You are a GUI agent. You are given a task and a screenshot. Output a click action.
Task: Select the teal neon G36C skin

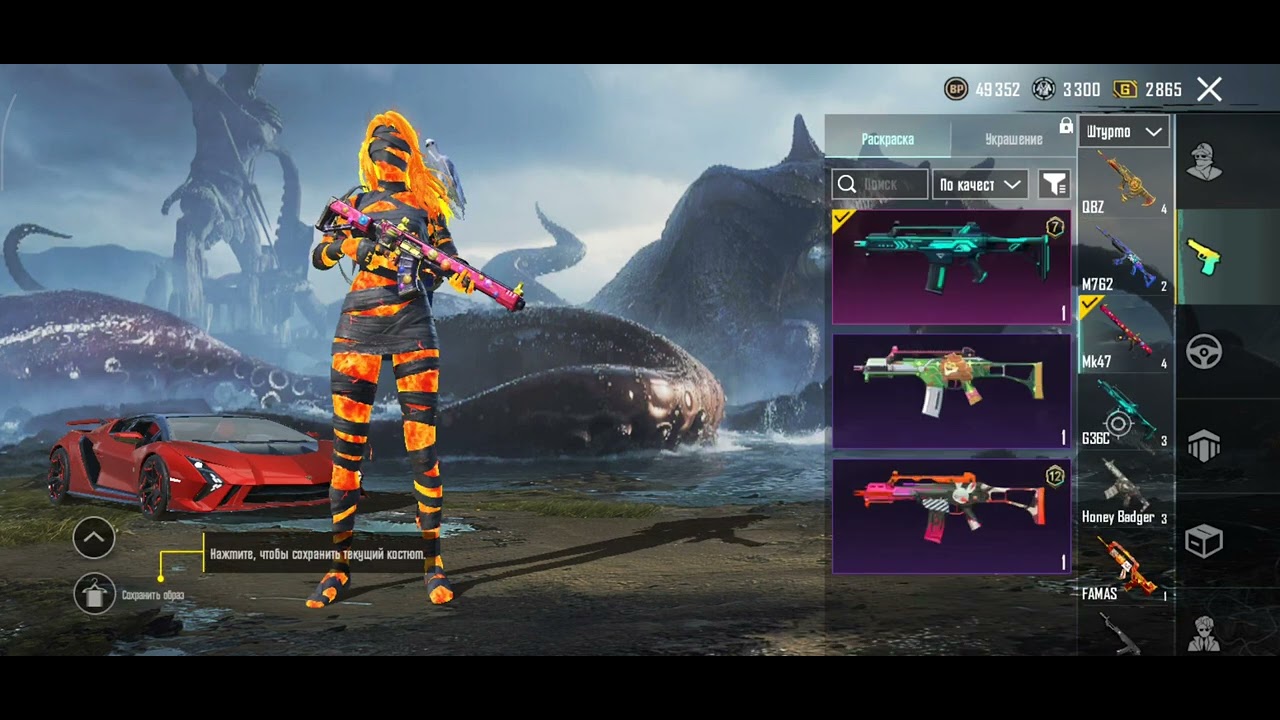951,266
